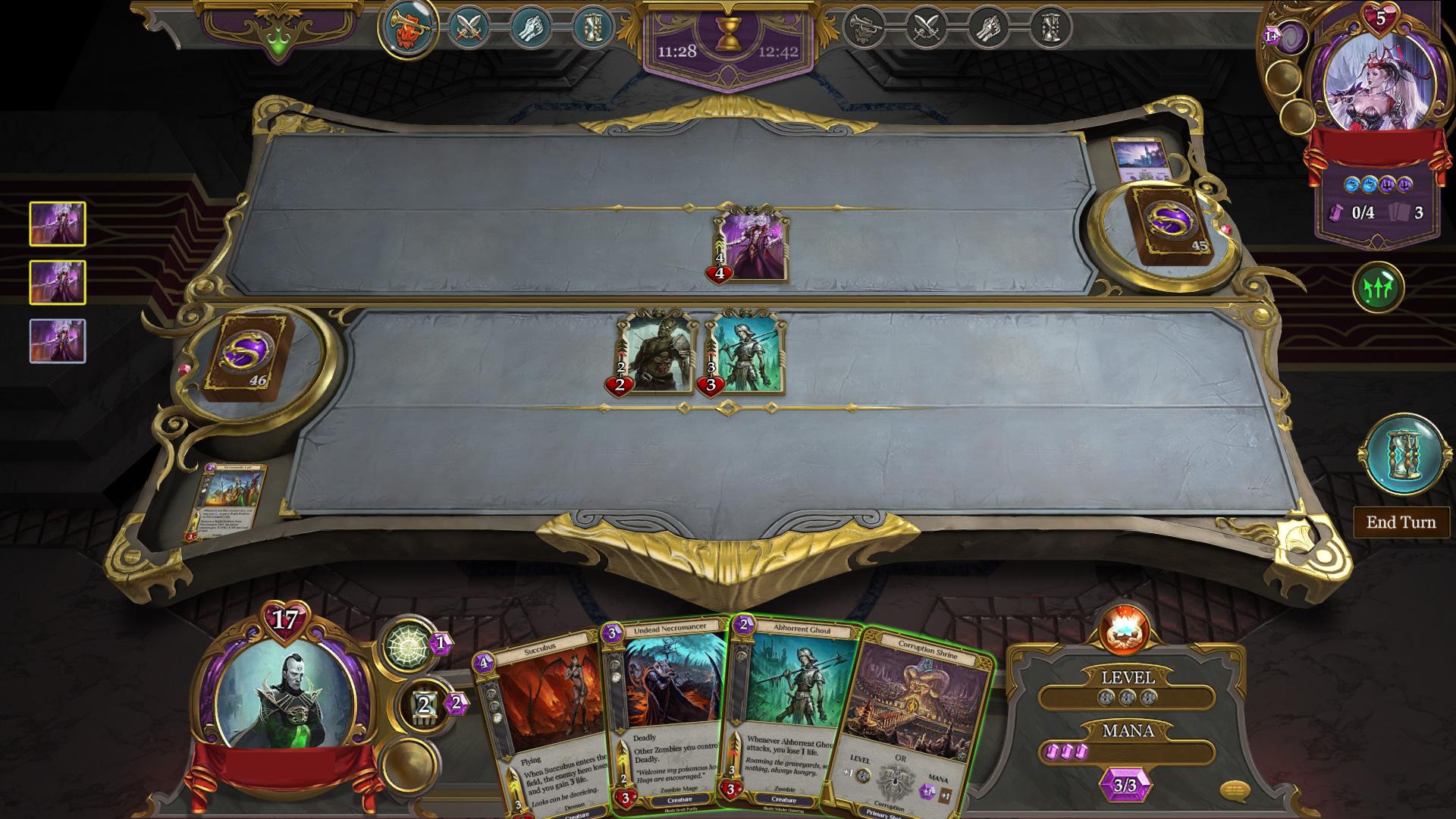This screenshot has height=819, width=1456.
Task: Activate the green arrows button
Action: click(x=1378, y=287)
